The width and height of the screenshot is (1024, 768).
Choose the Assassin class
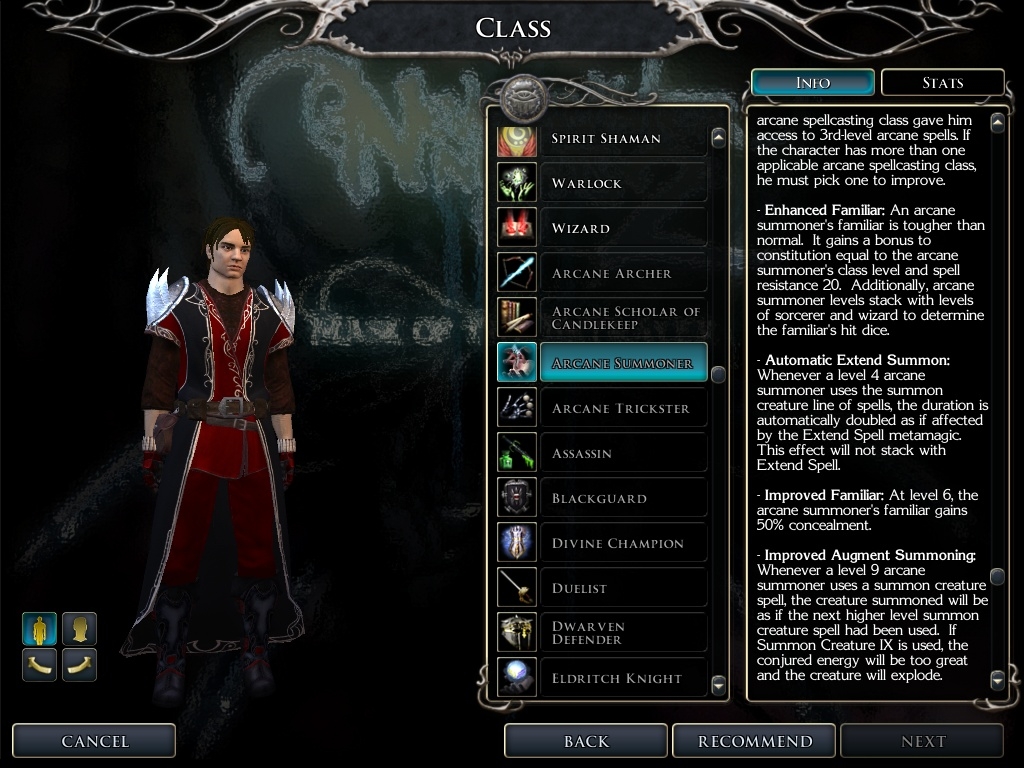click(x=605, y=453)
